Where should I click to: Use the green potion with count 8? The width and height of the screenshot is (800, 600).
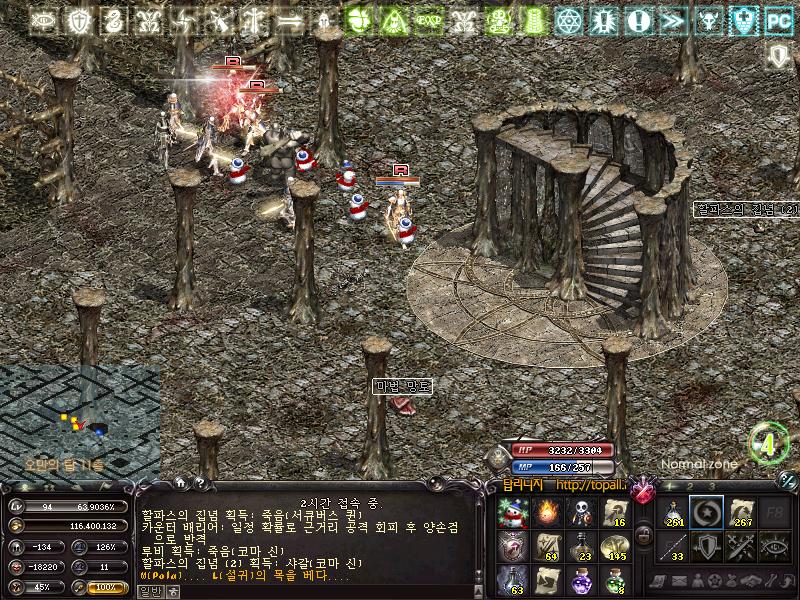(x=614, y=581)
